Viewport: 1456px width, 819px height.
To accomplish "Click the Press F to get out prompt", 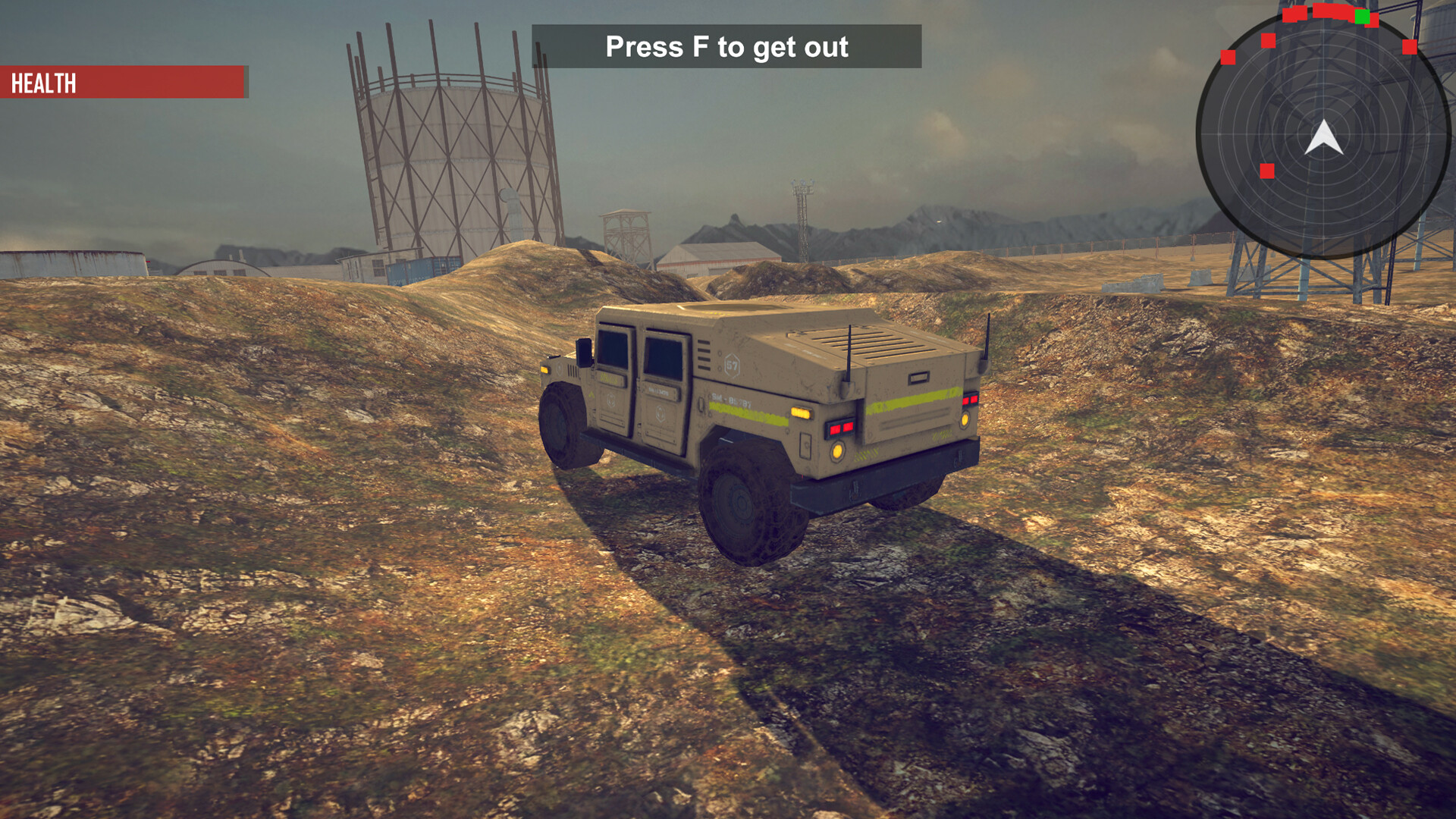I will tap(728, 47).
